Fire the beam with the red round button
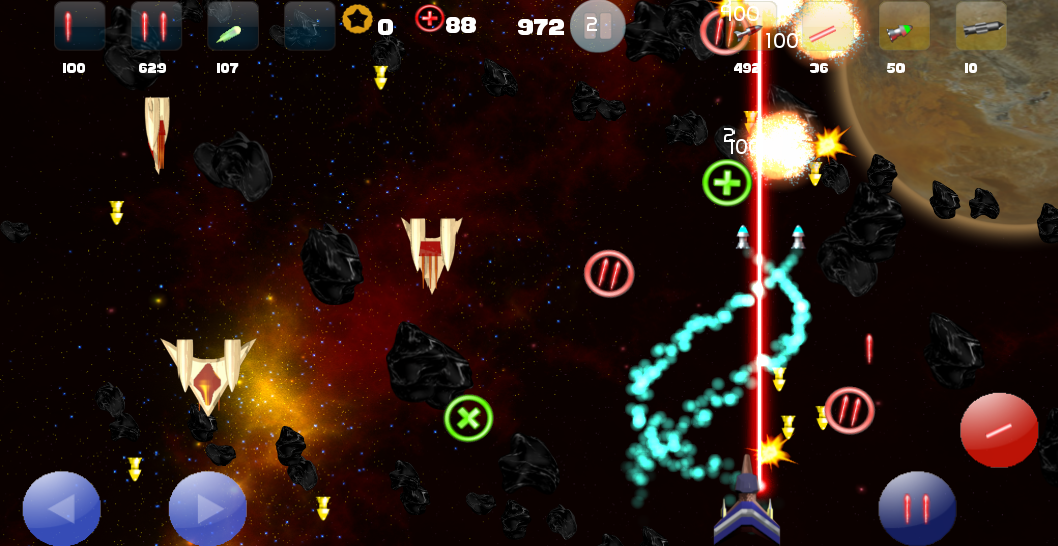The width and height of the screenshot is (1058, 546). 998,430
